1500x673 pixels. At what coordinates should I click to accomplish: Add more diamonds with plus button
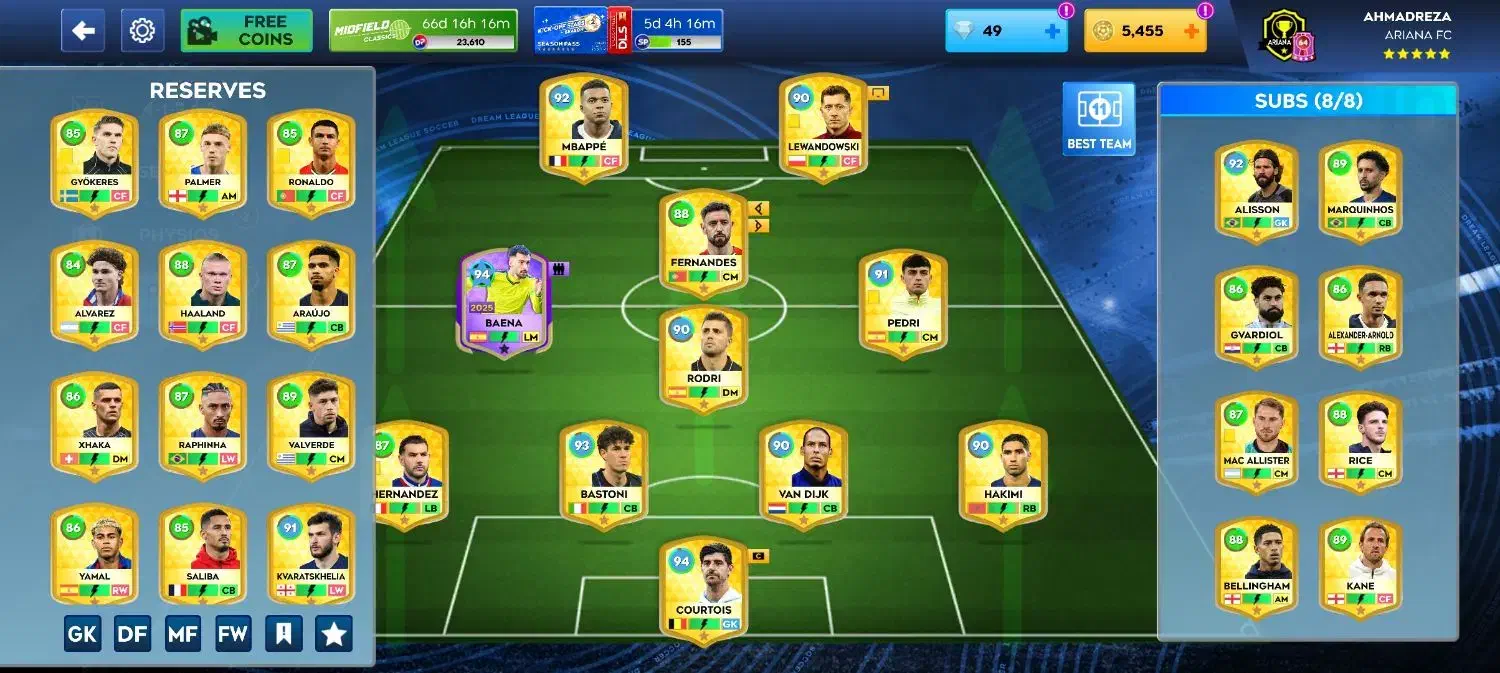pos(1052,31)
